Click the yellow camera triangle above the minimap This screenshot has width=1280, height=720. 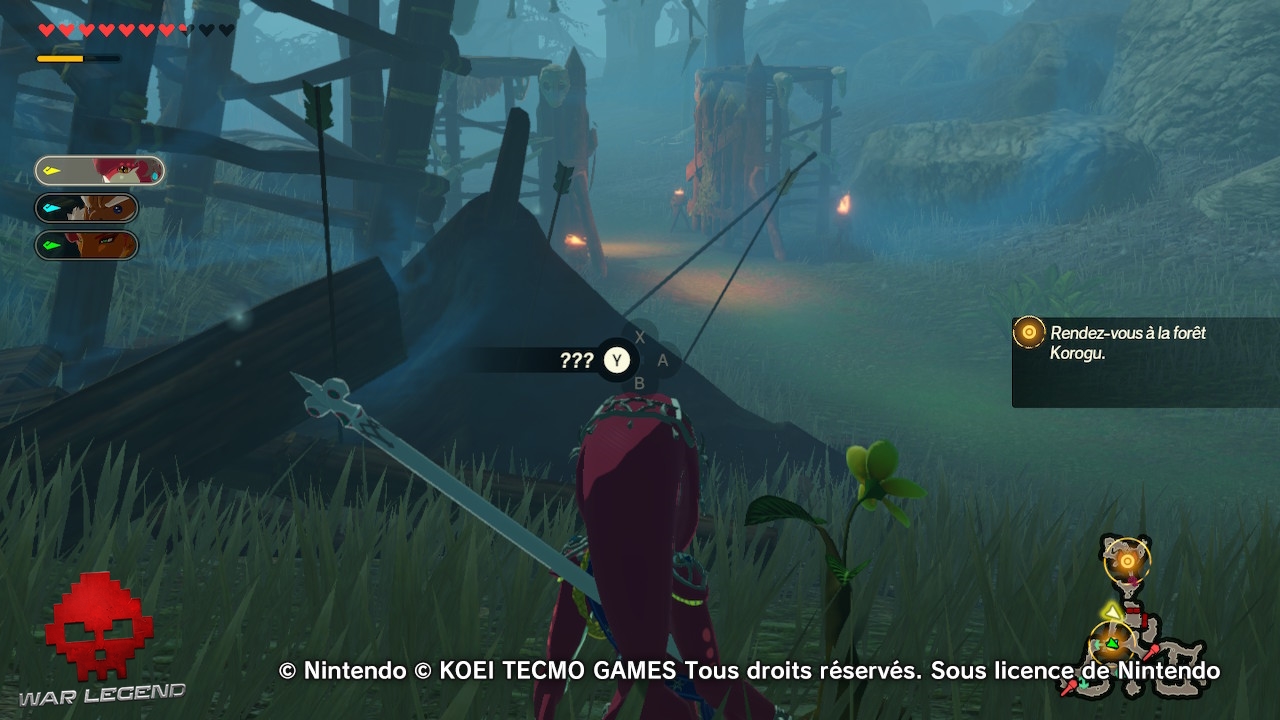[1113, 612]
